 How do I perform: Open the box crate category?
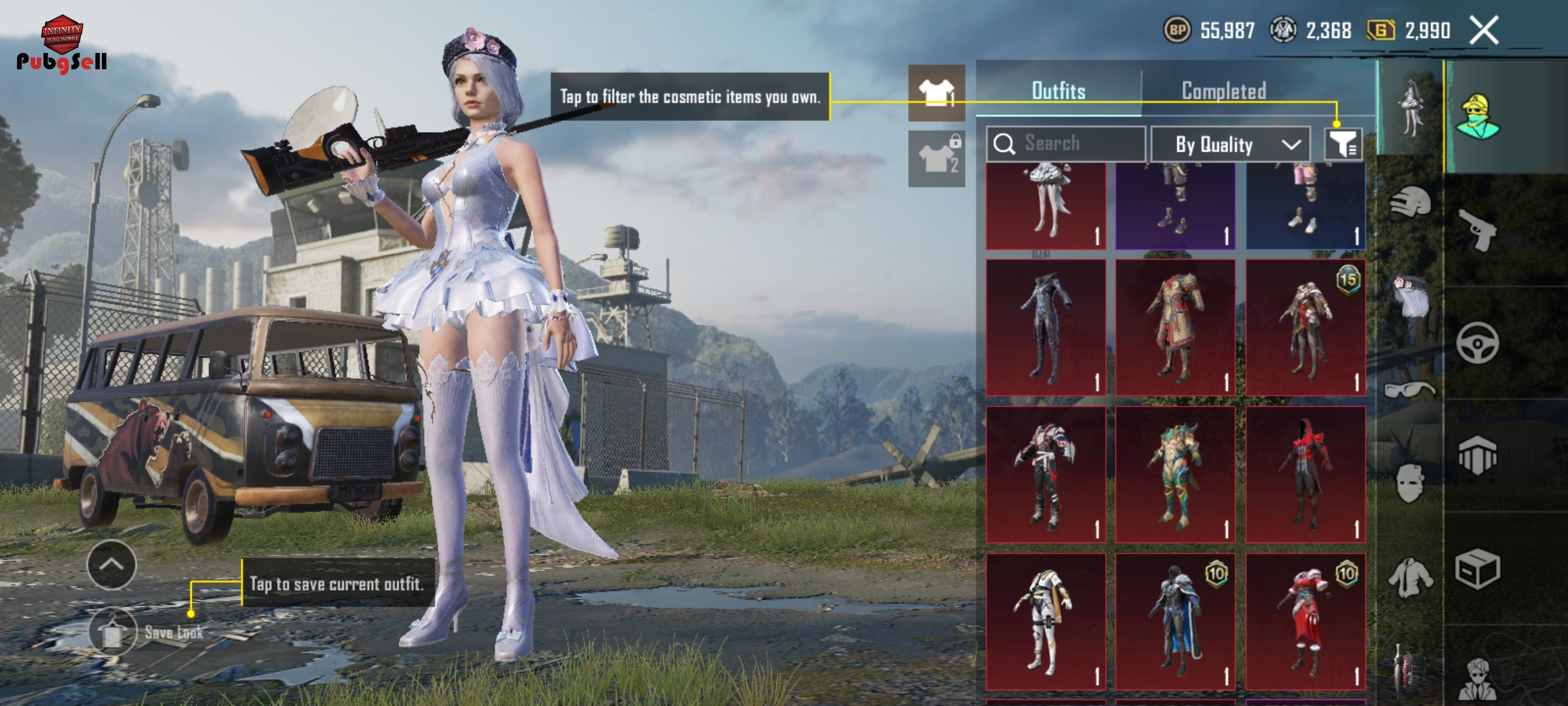pos(1478,569)
